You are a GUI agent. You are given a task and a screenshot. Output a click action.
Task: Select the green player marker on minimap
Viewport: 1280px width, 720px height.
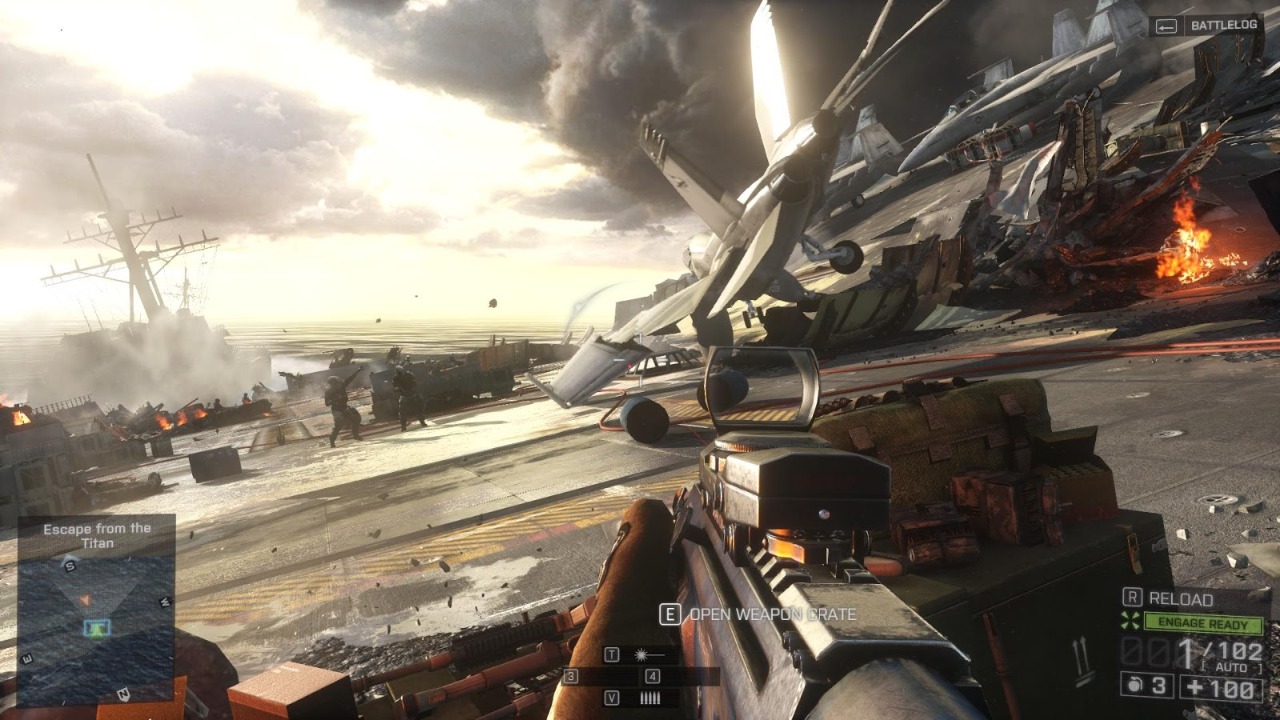tap(97, 628)
